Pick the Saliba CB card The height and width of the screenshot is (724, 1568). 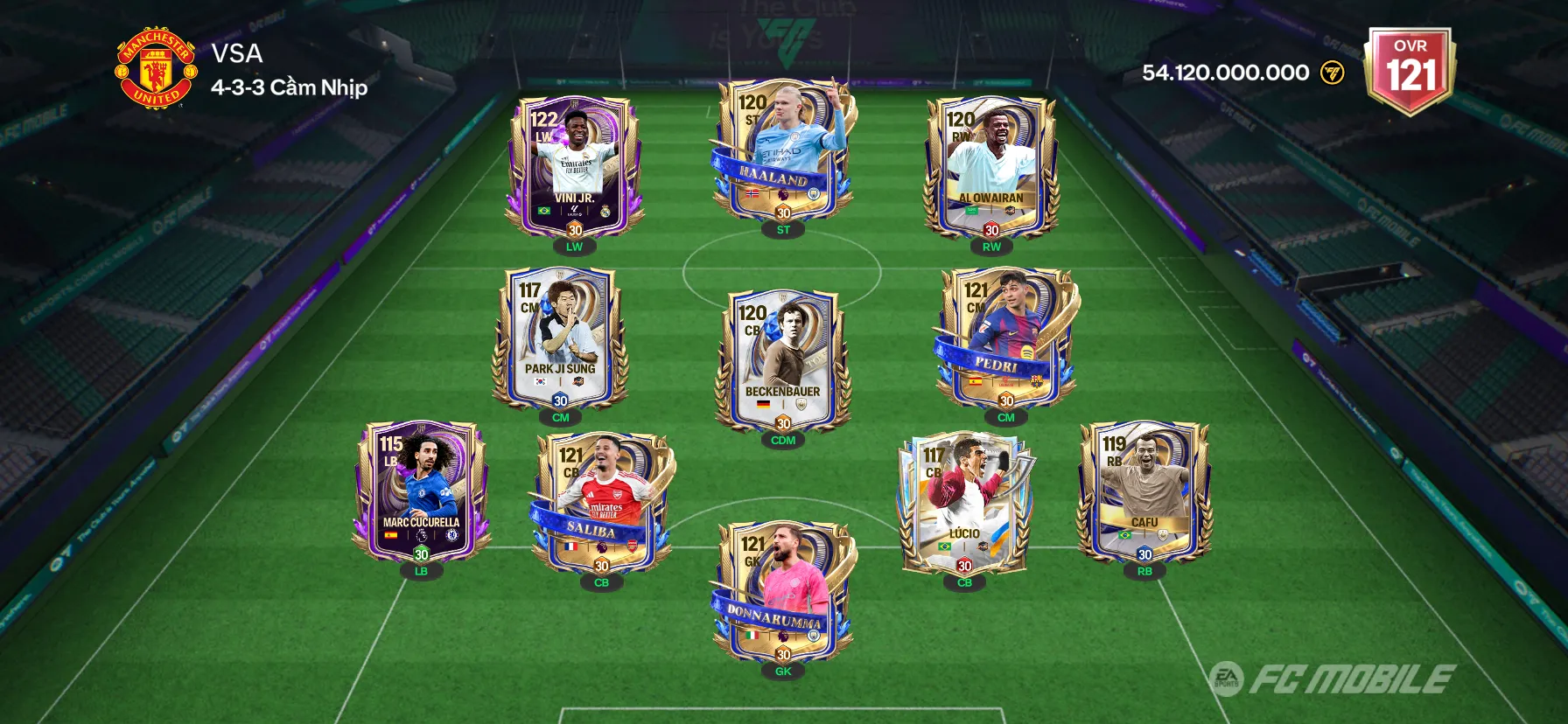(x=602, y=502)
